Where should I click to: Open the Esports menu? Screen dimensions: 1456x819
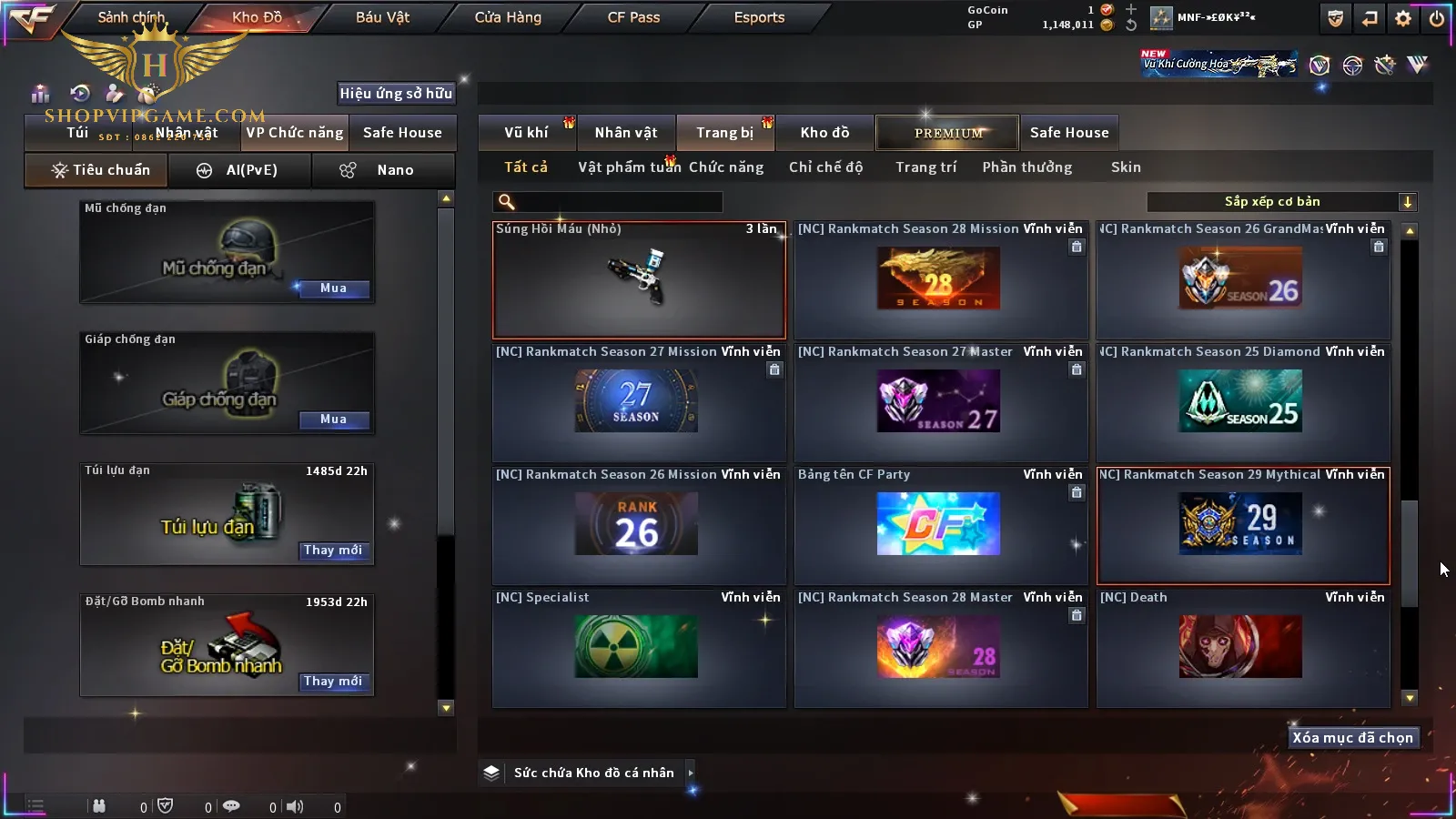759,17
